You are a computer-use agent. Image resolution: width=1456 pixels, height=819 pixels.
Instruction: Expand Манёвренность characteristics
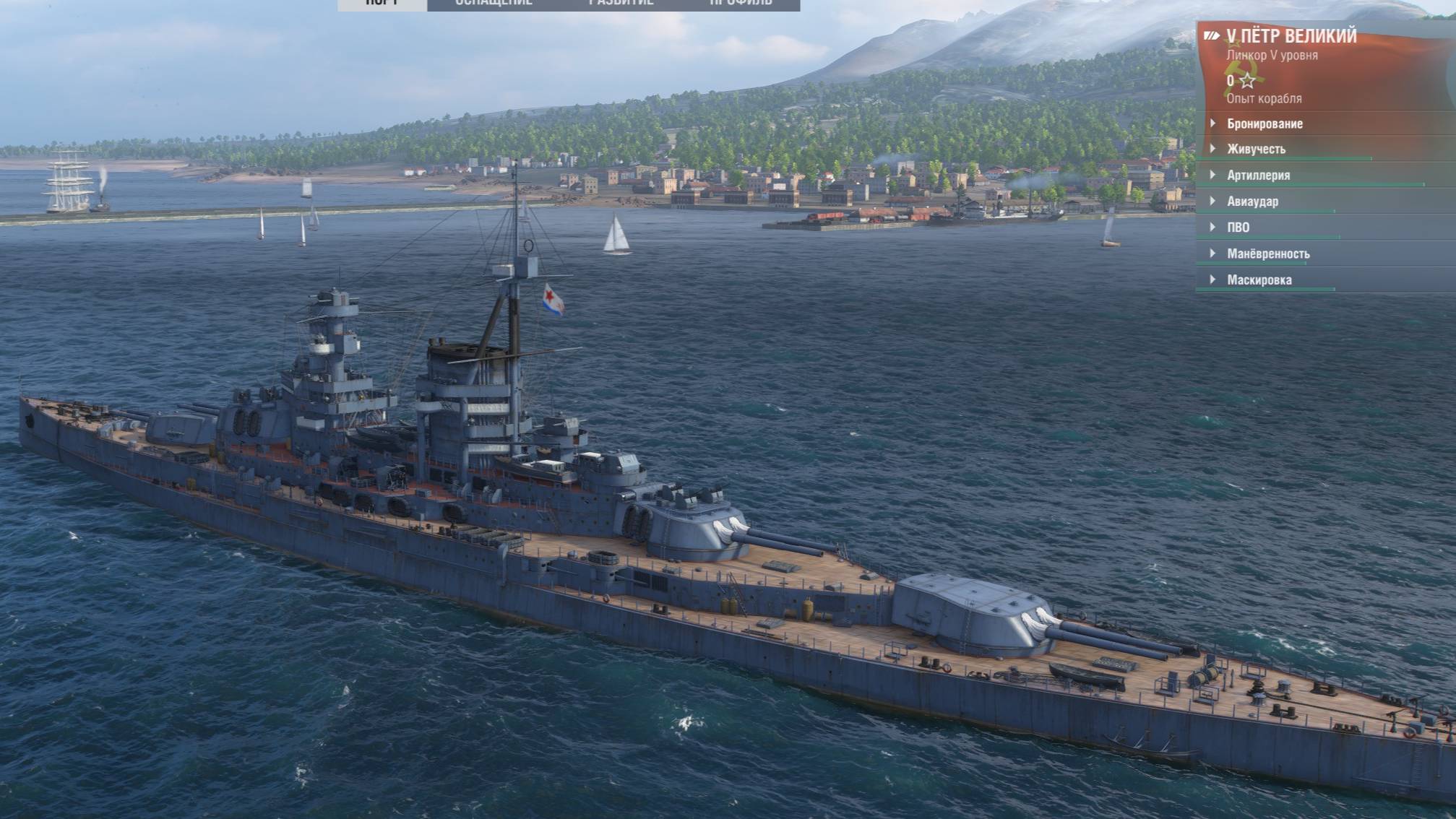tap(1268, 253)
